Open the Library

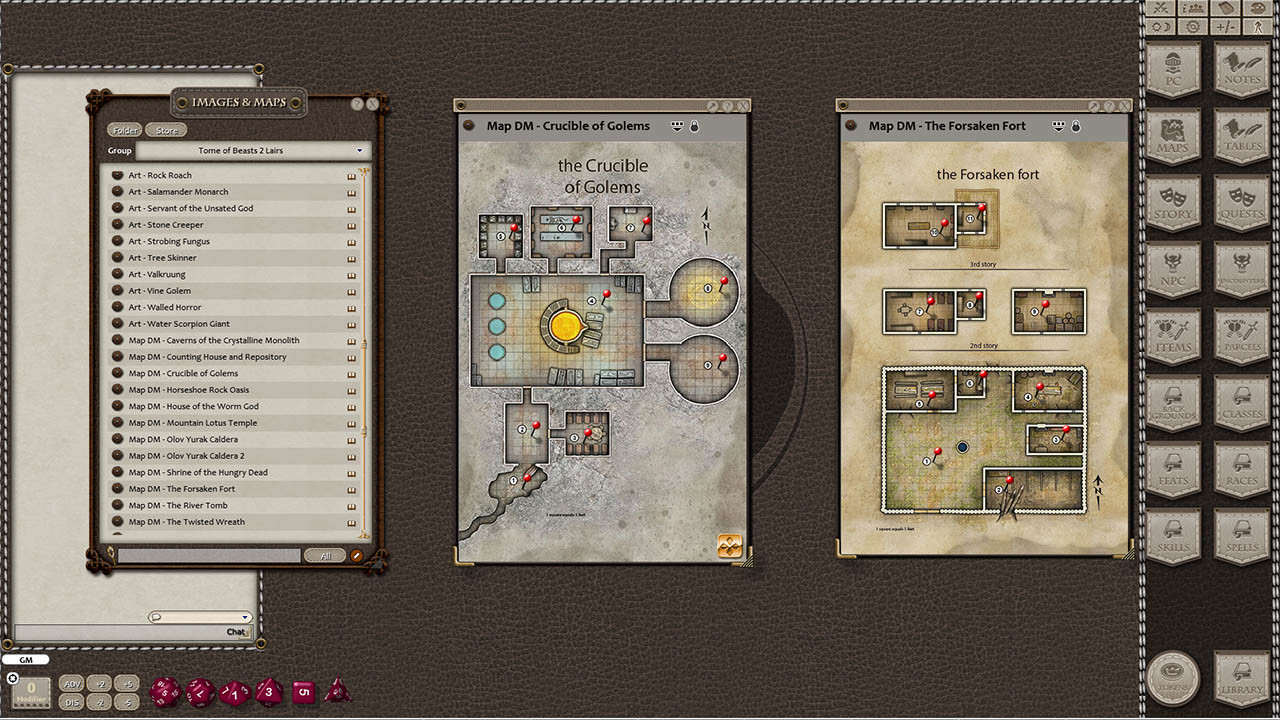tap(1240, 676)
